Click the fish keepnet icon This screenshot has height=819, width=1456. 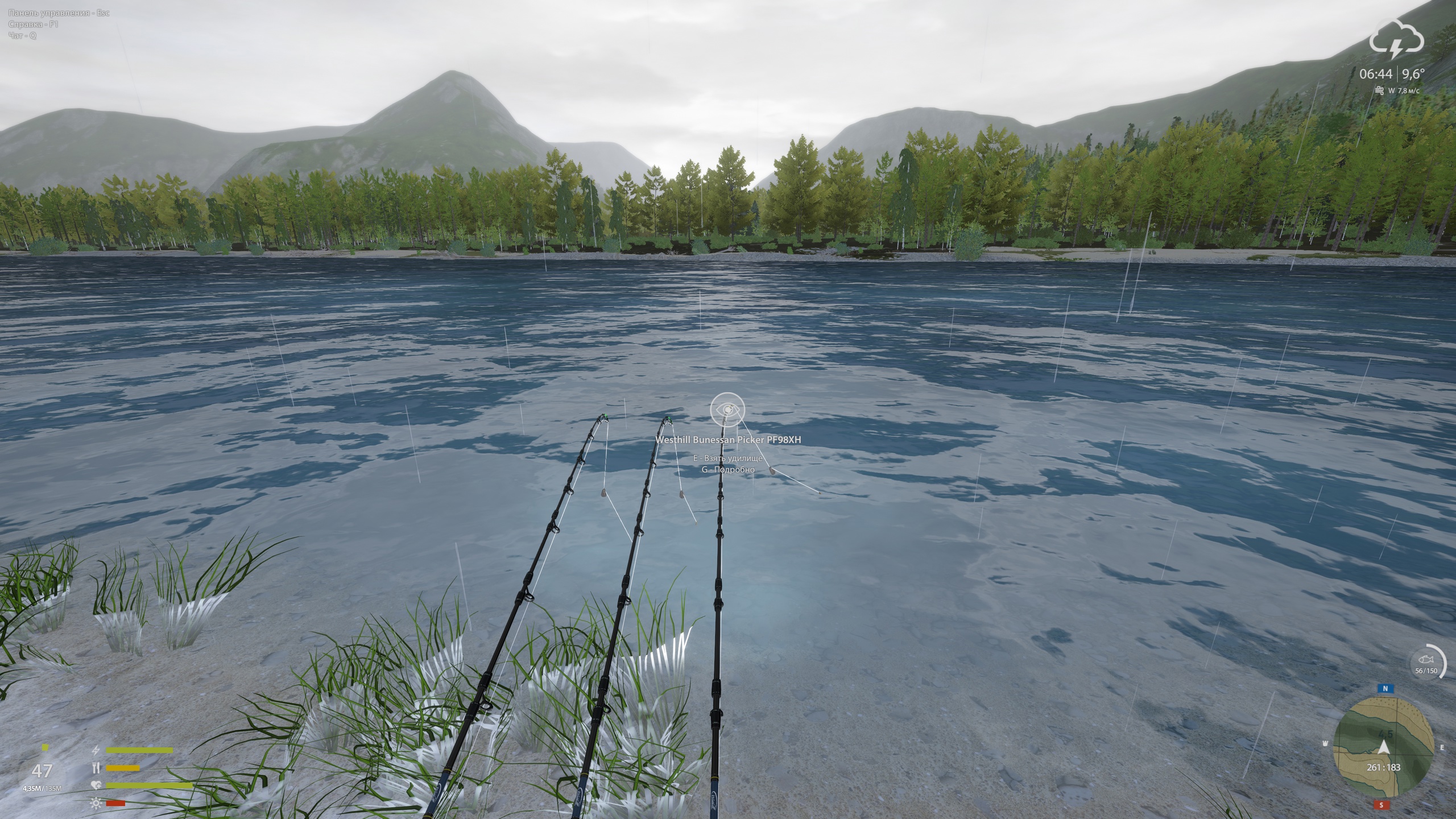pos(1426,660)
